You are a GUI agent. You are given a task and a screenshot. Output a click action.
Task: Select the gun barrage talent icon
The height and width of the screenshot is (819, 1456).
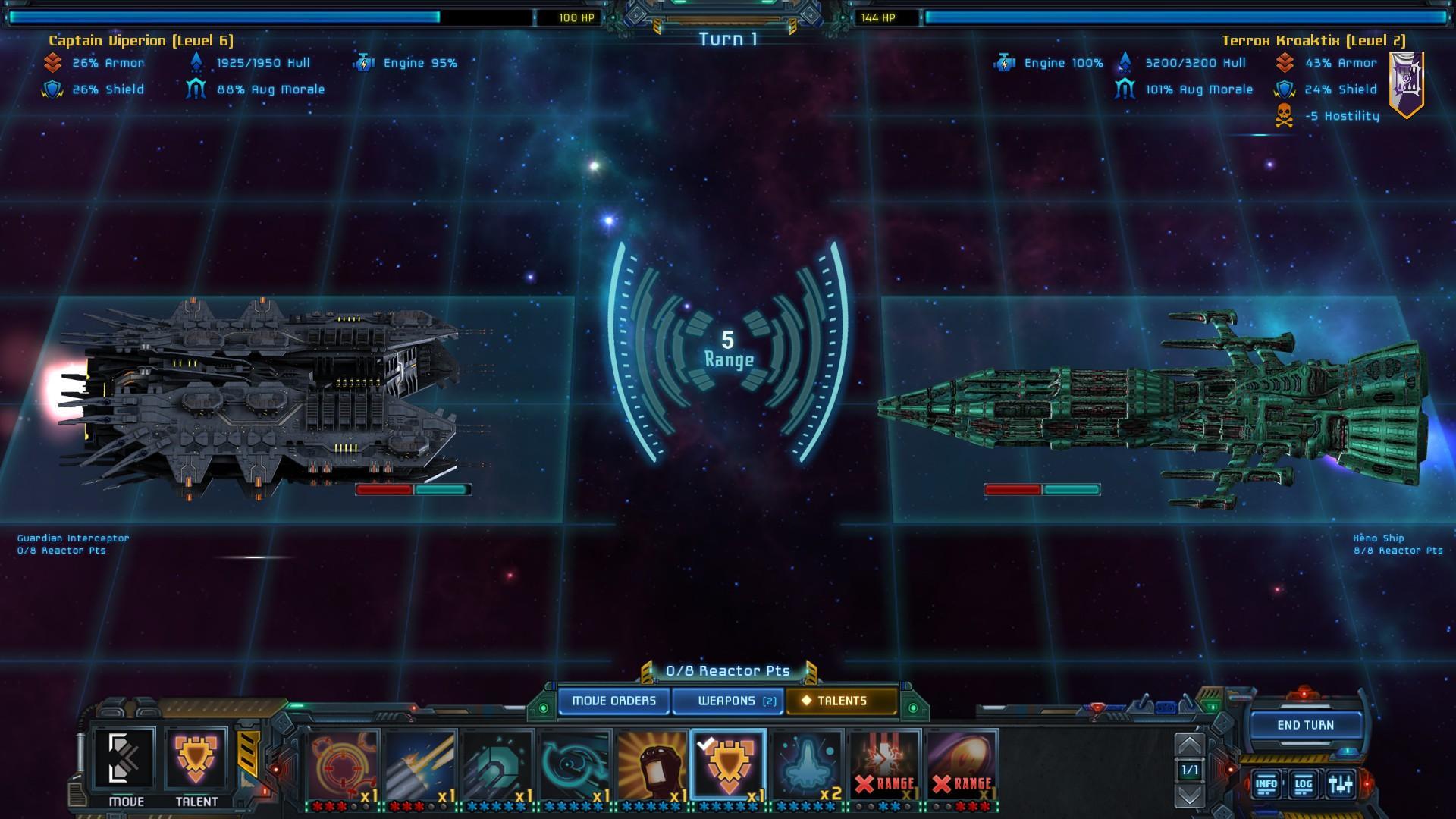click(x=421, y=764)
